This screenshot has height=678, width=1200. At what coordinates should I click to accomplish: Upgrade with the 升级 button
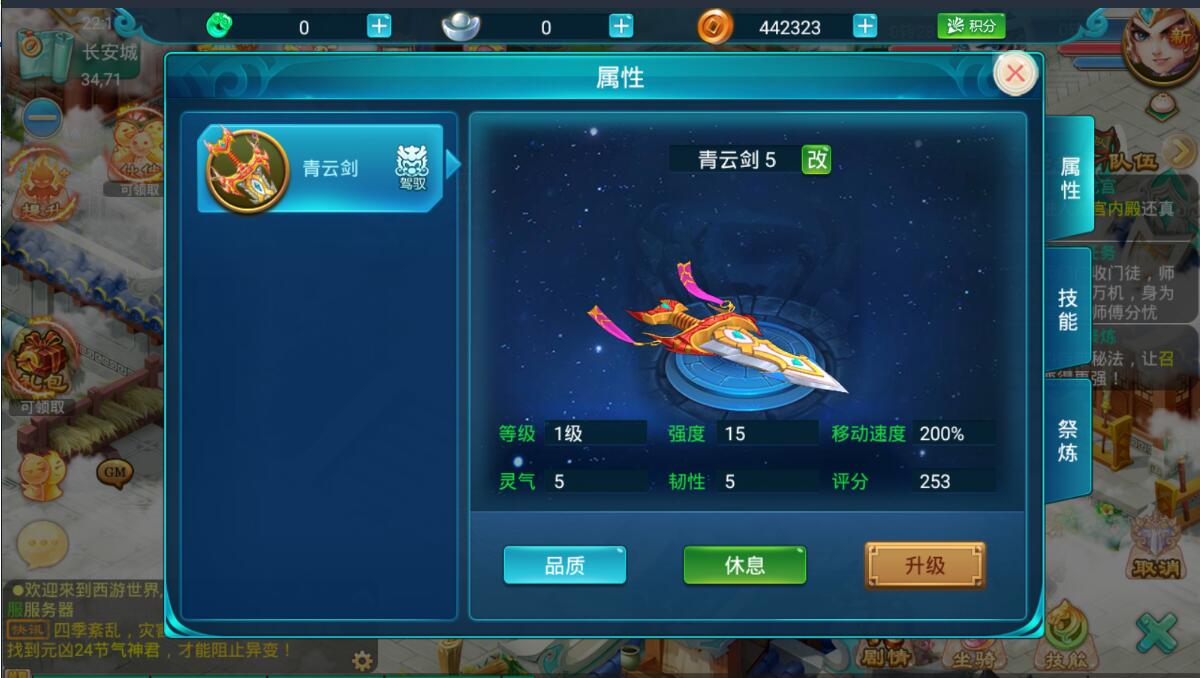924,565
